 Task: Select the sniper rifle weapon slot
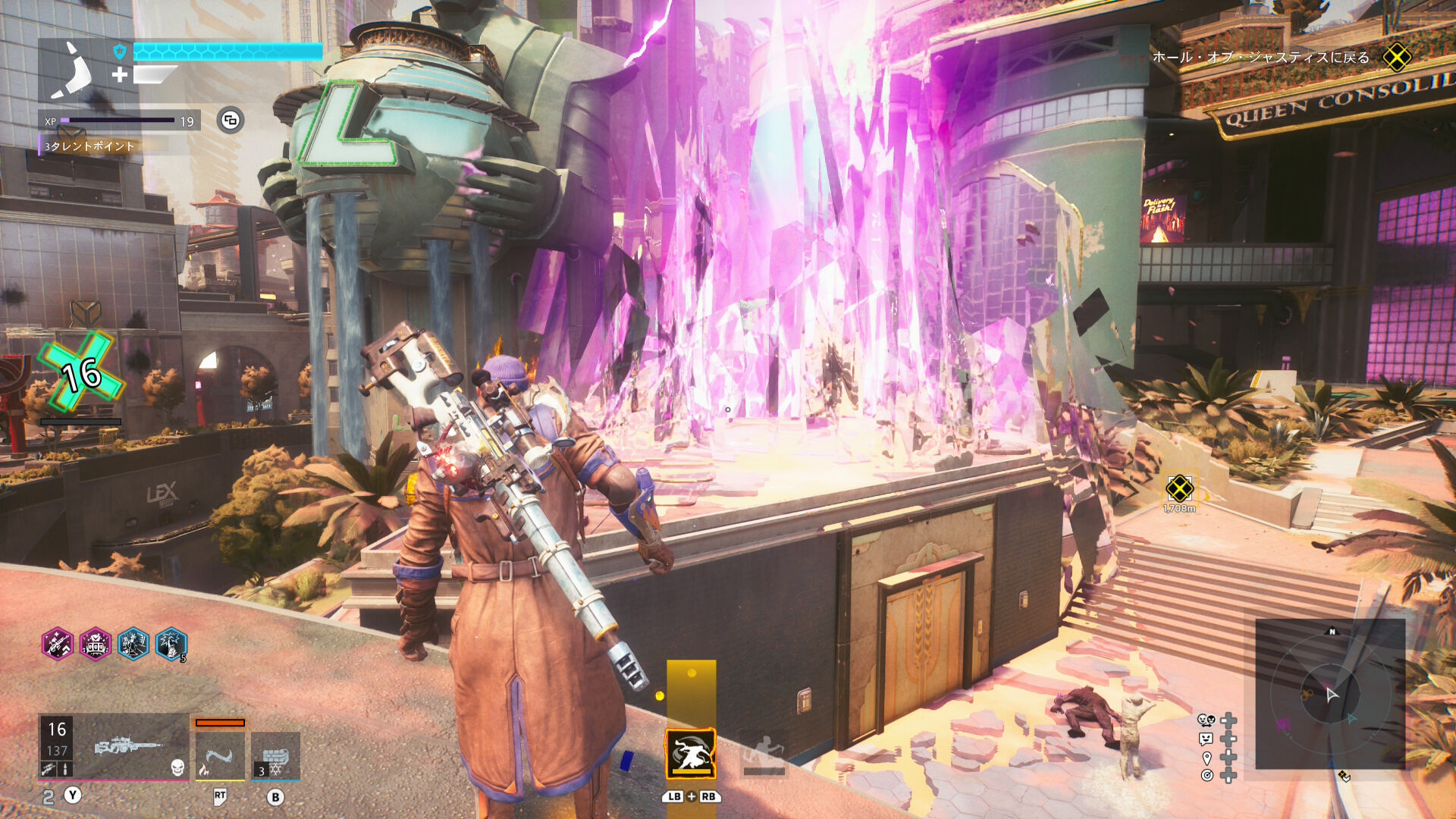coord(127,746)
